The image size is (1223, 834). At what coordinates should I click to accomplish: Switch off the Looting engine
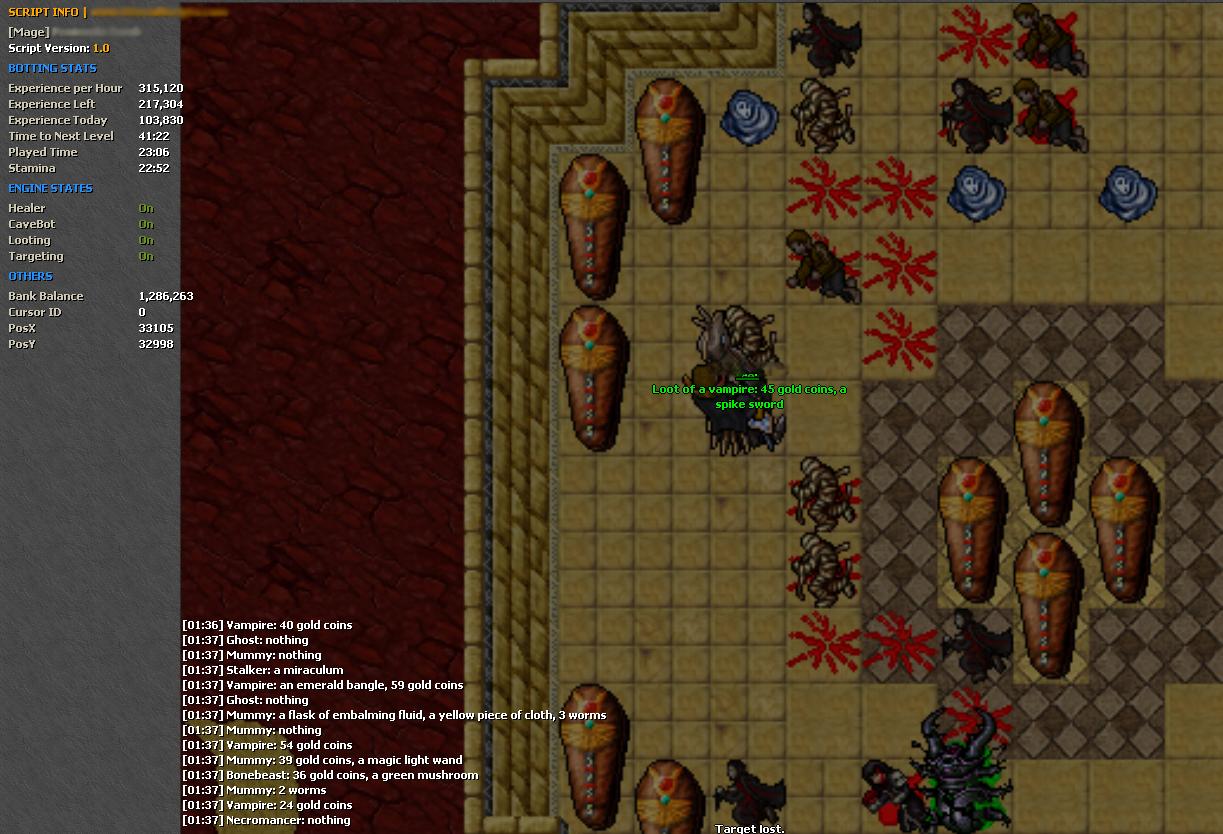click(146, 240)
